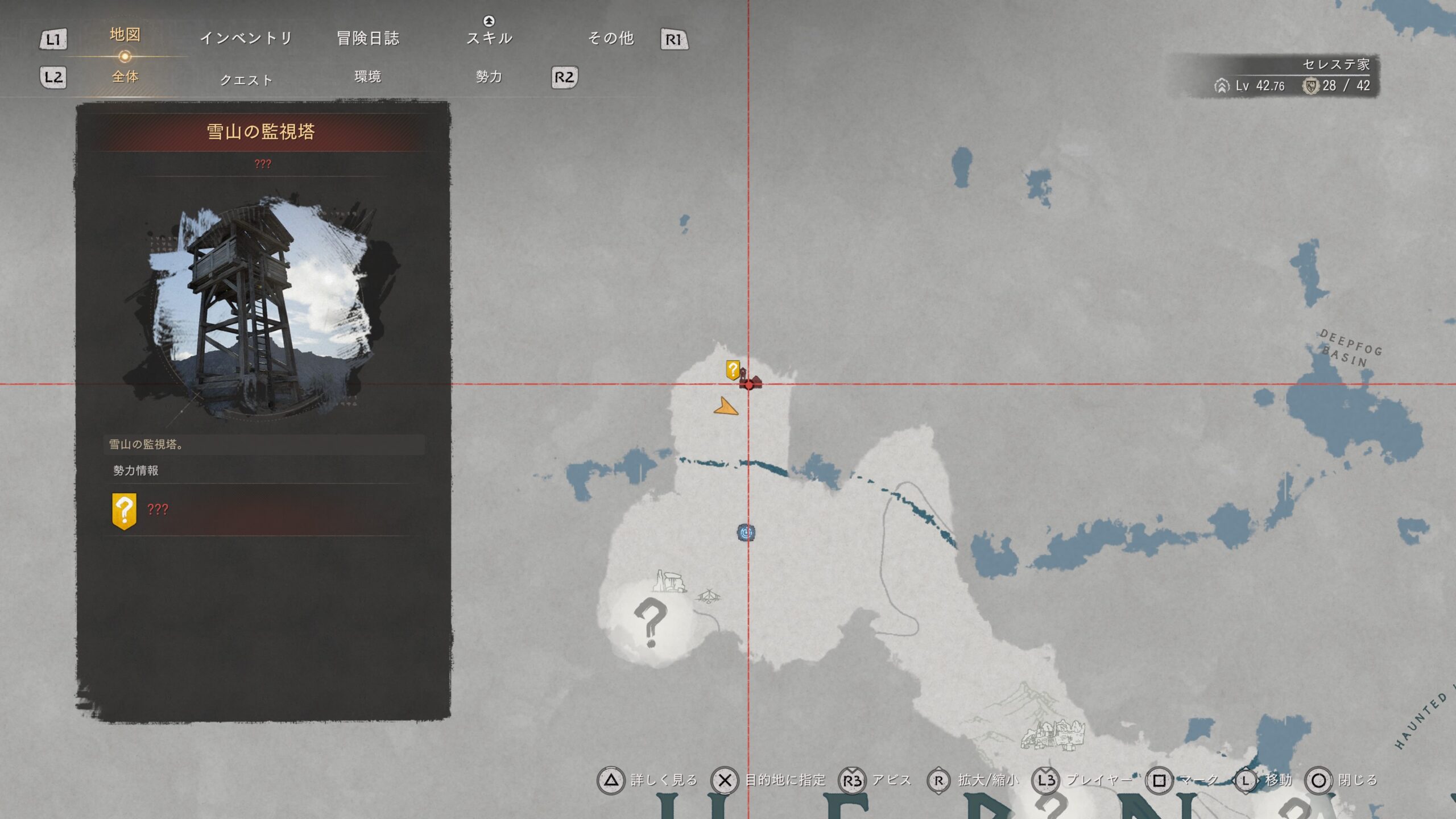Show the クエスト map filter
The image size is (1456, 819).
point(246,80)
